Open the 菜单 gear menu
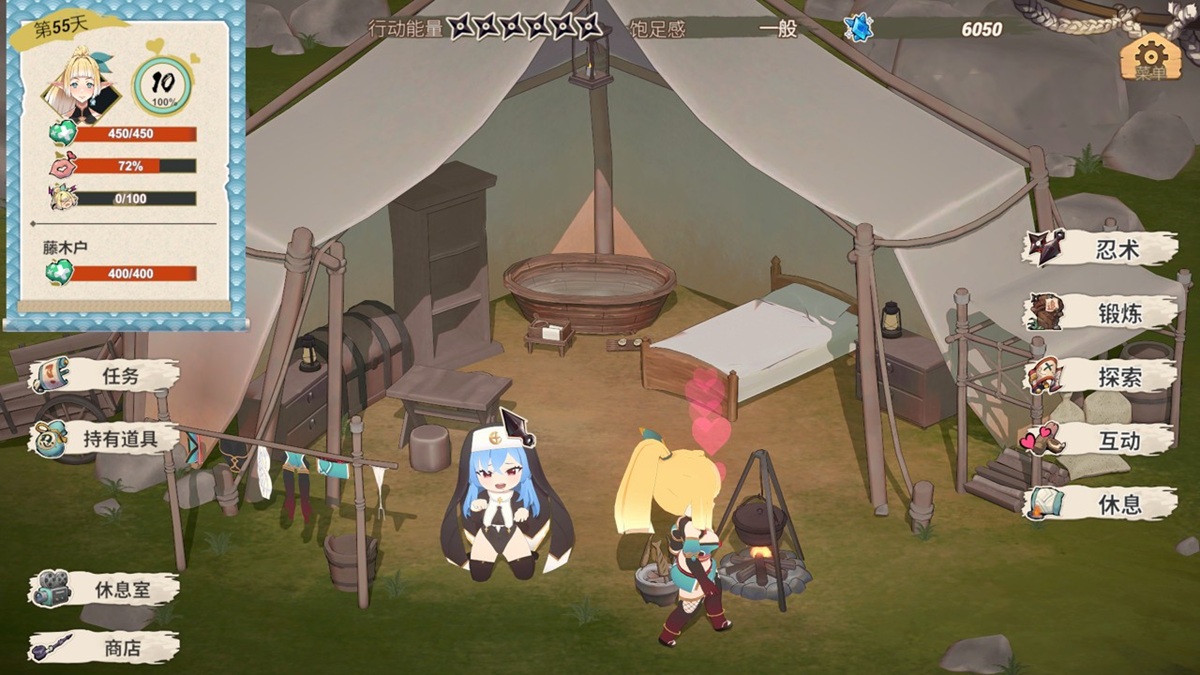Viewport: 1200px width, 675px height. point(1150,57)
